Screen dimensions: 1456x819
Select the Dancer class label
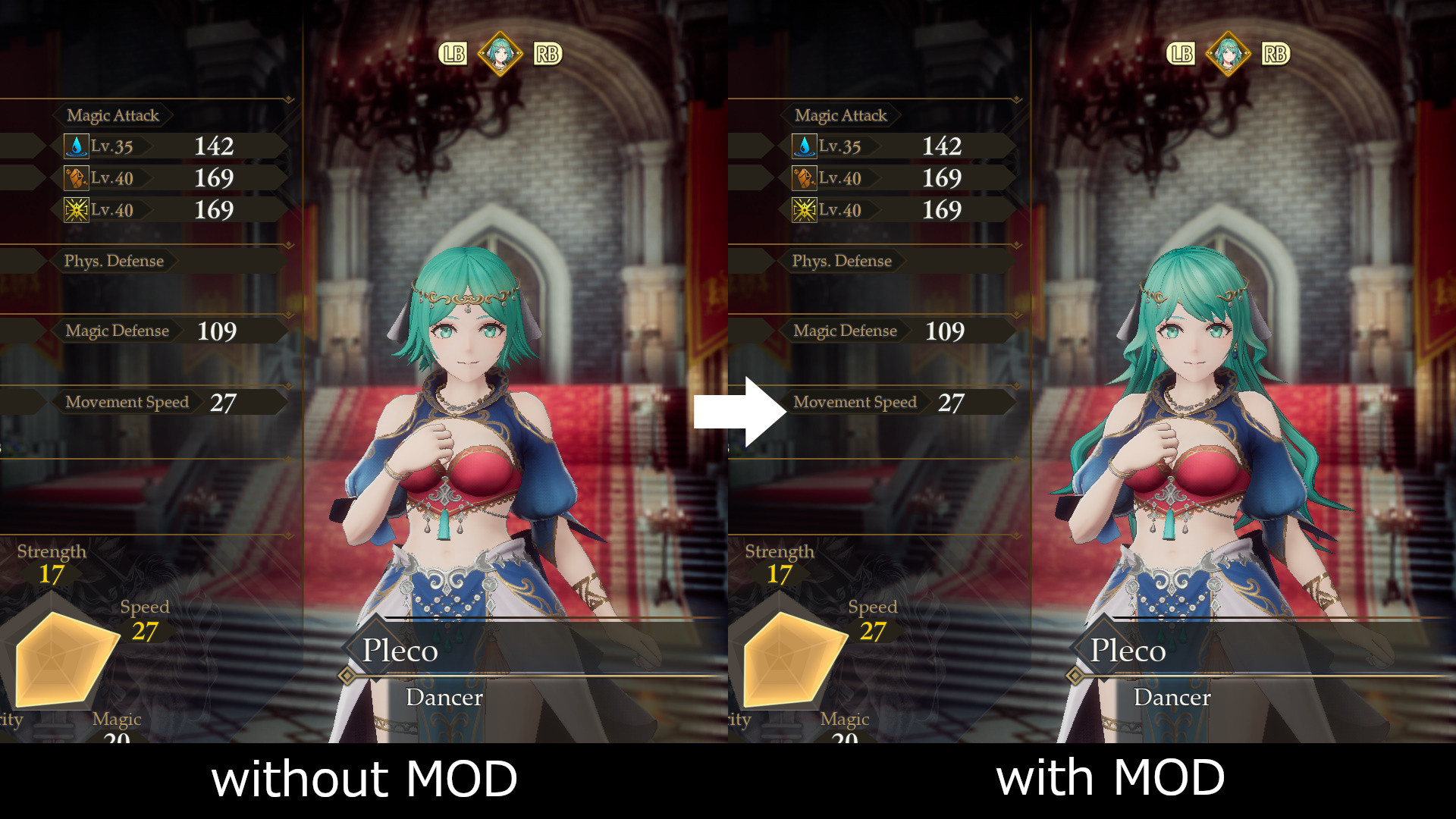444,697
